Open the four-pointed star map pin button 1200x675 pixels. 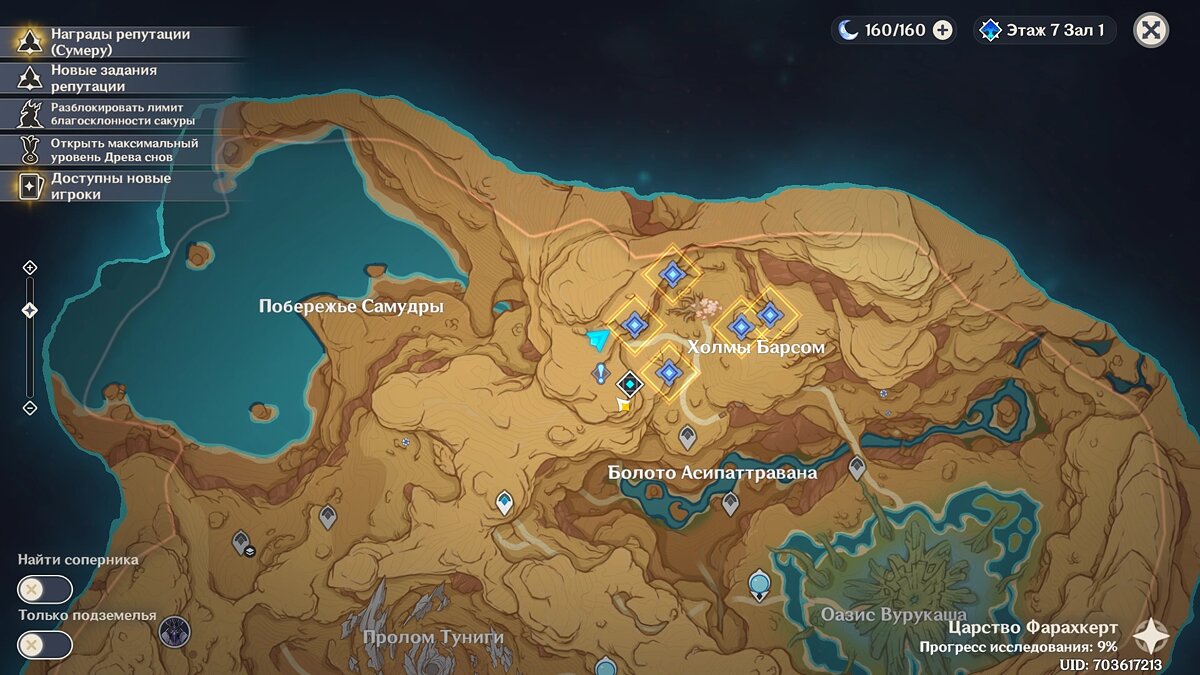coord(1151,635)
